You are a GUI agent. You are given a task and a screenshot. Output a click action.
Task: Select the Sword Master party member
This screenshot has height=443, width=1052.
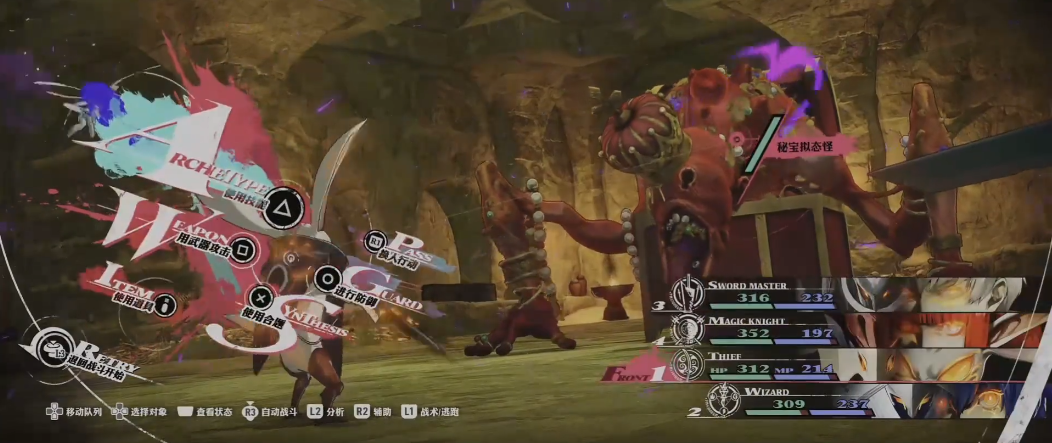760,291
